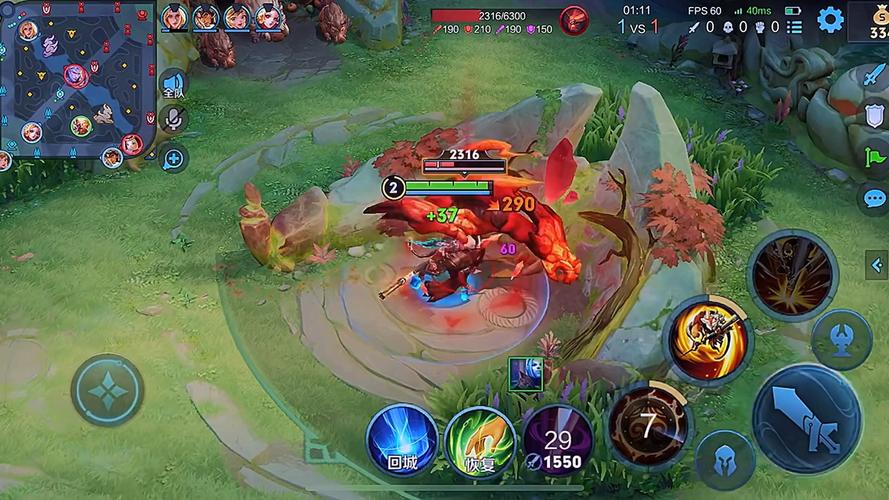Open the settings gear menu
The height and width of the screenshot is (500, 889).
click(830, 19)
